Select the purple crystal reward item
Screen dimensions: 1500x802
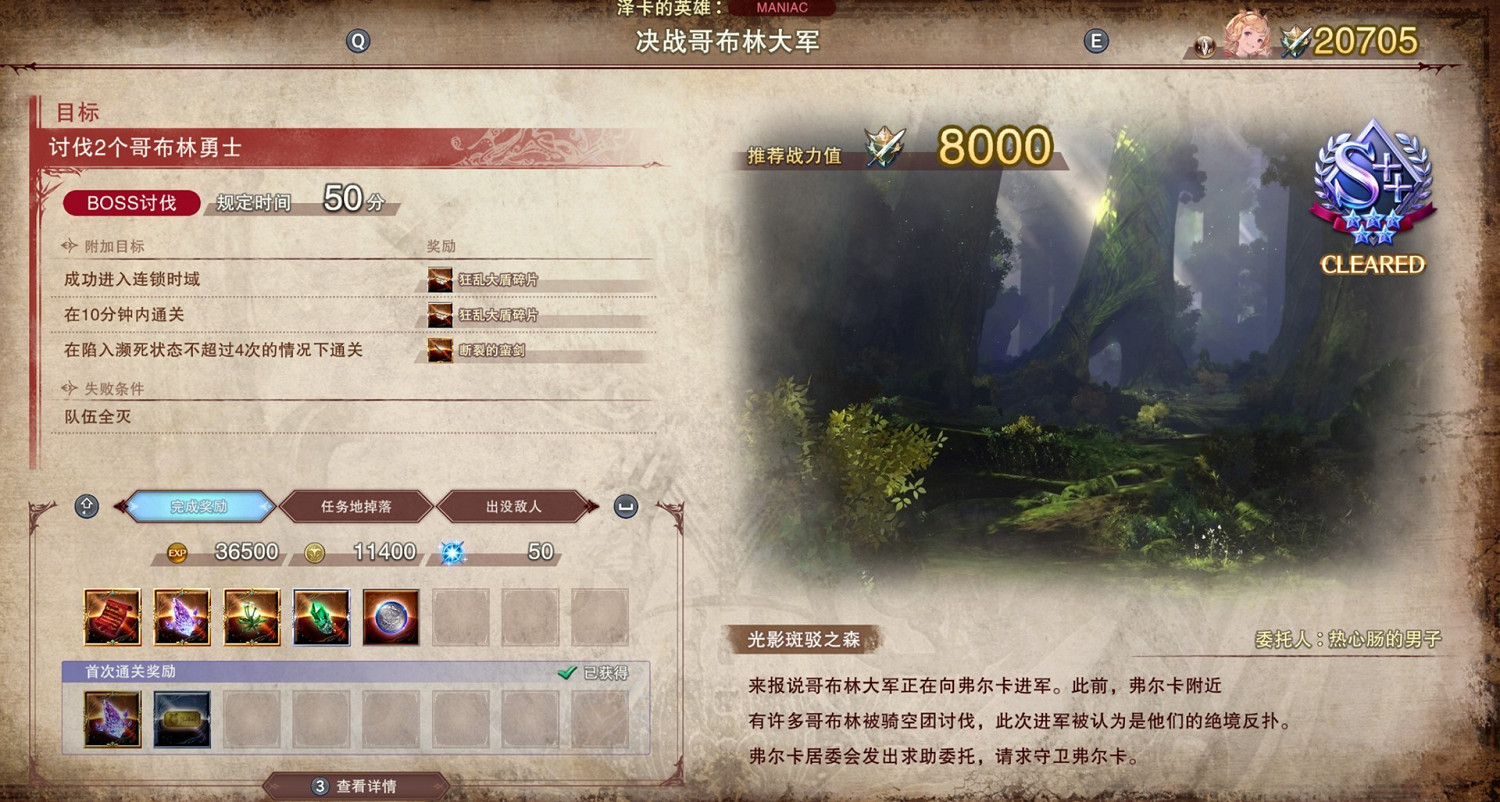click(x=181, y=616)
